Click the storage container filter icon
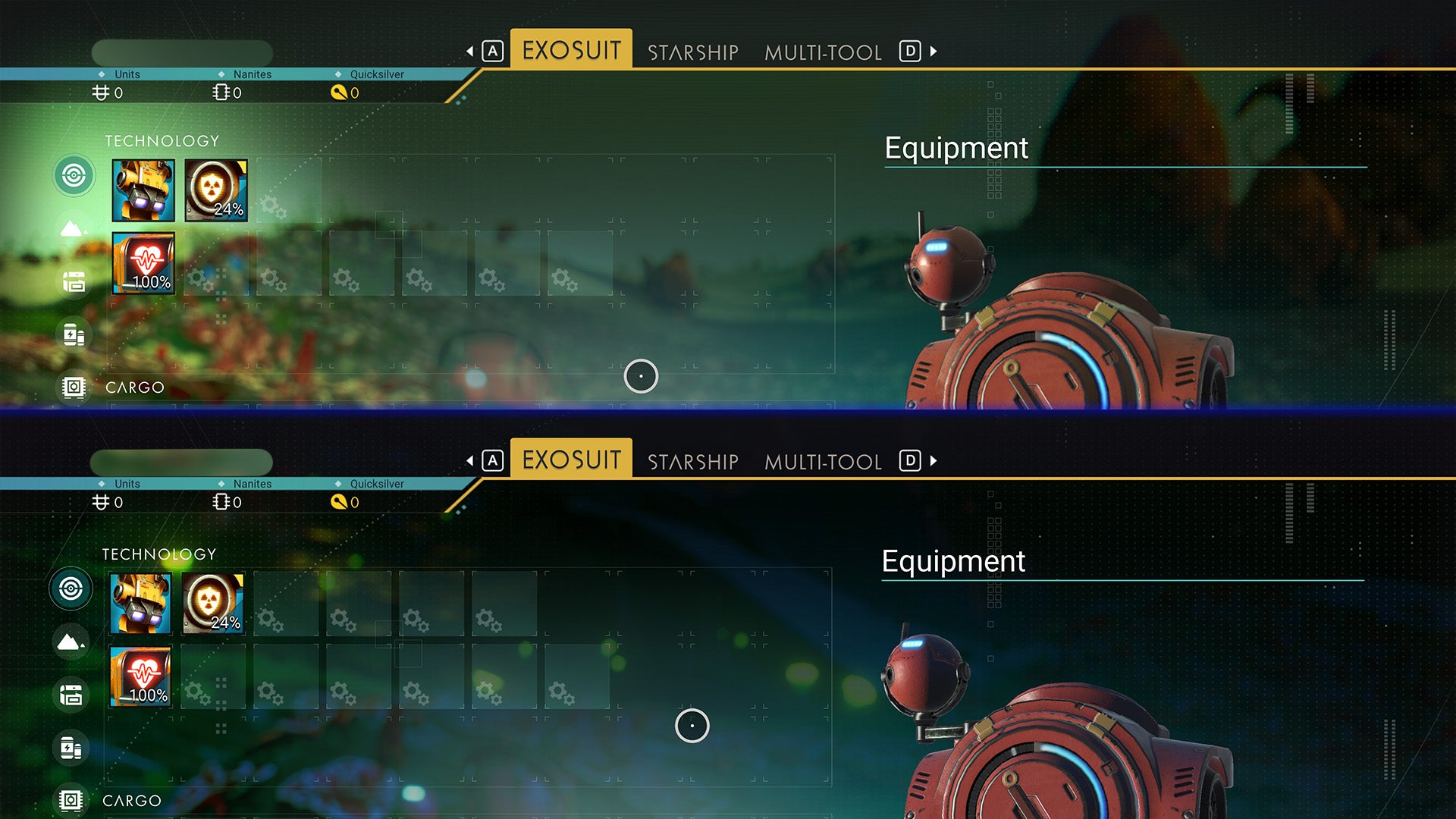The image size is (1456, 819). pyautogui.click(x=74, y=283)
